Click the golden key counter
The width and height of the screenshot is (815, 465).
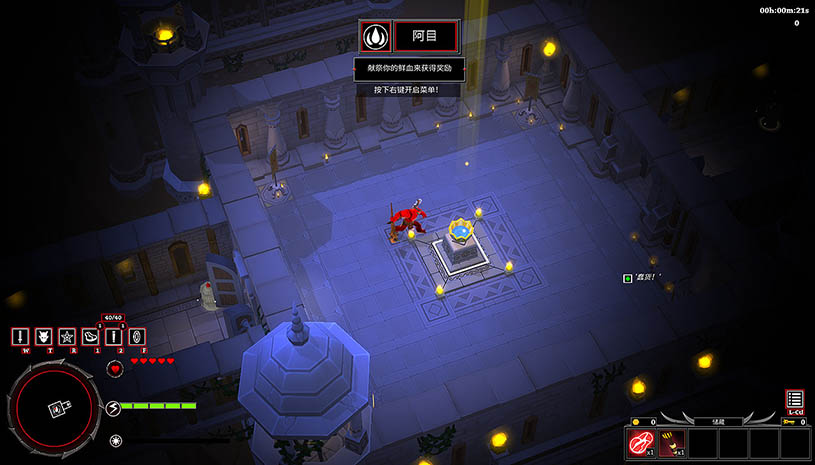[795, 422]
